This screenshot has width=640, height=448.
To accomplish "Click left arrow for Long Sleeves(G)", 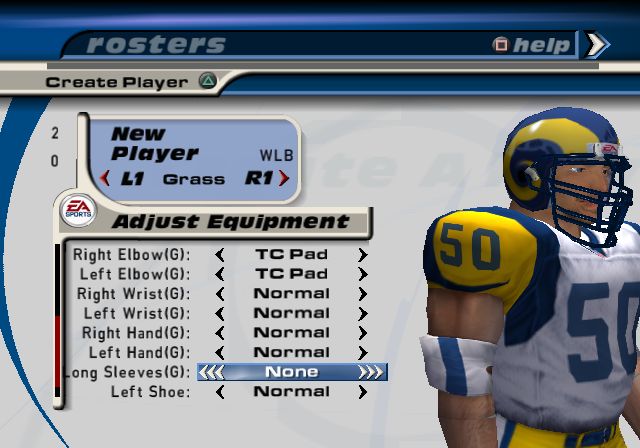I will [212, 372].
